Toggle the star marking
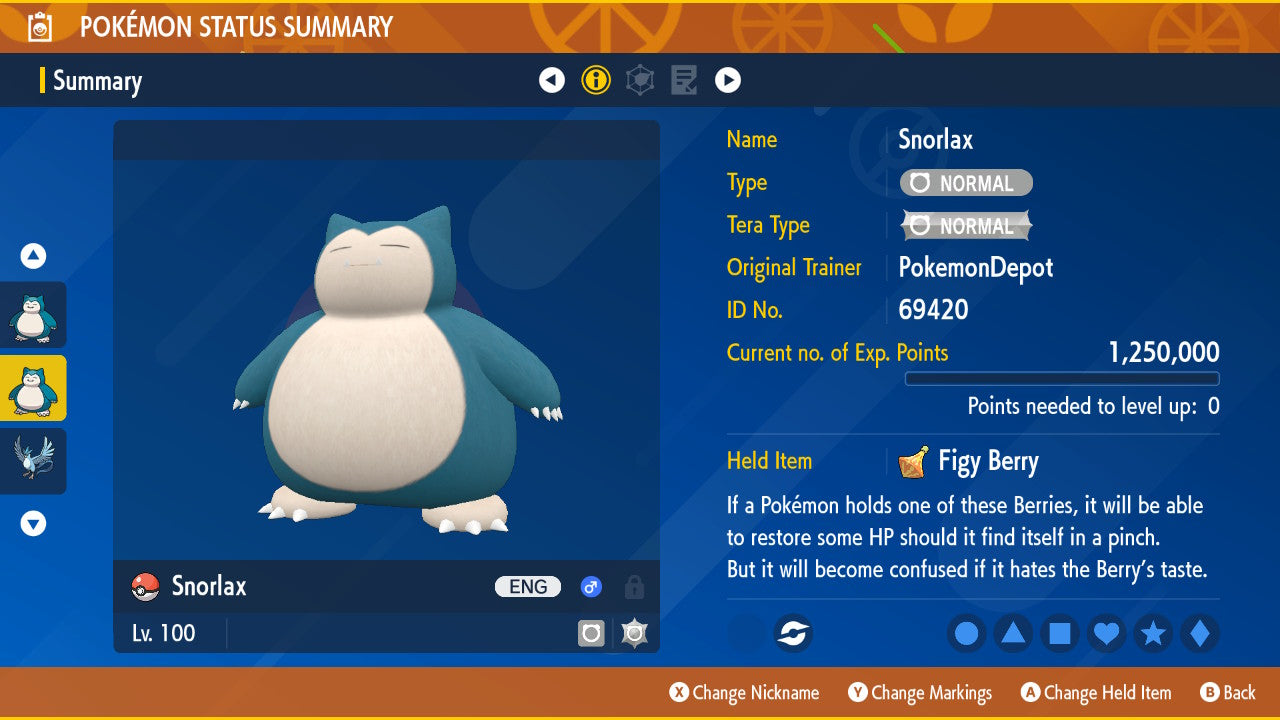Screen dimensions: 1280x720 [x=1153, y=633]
